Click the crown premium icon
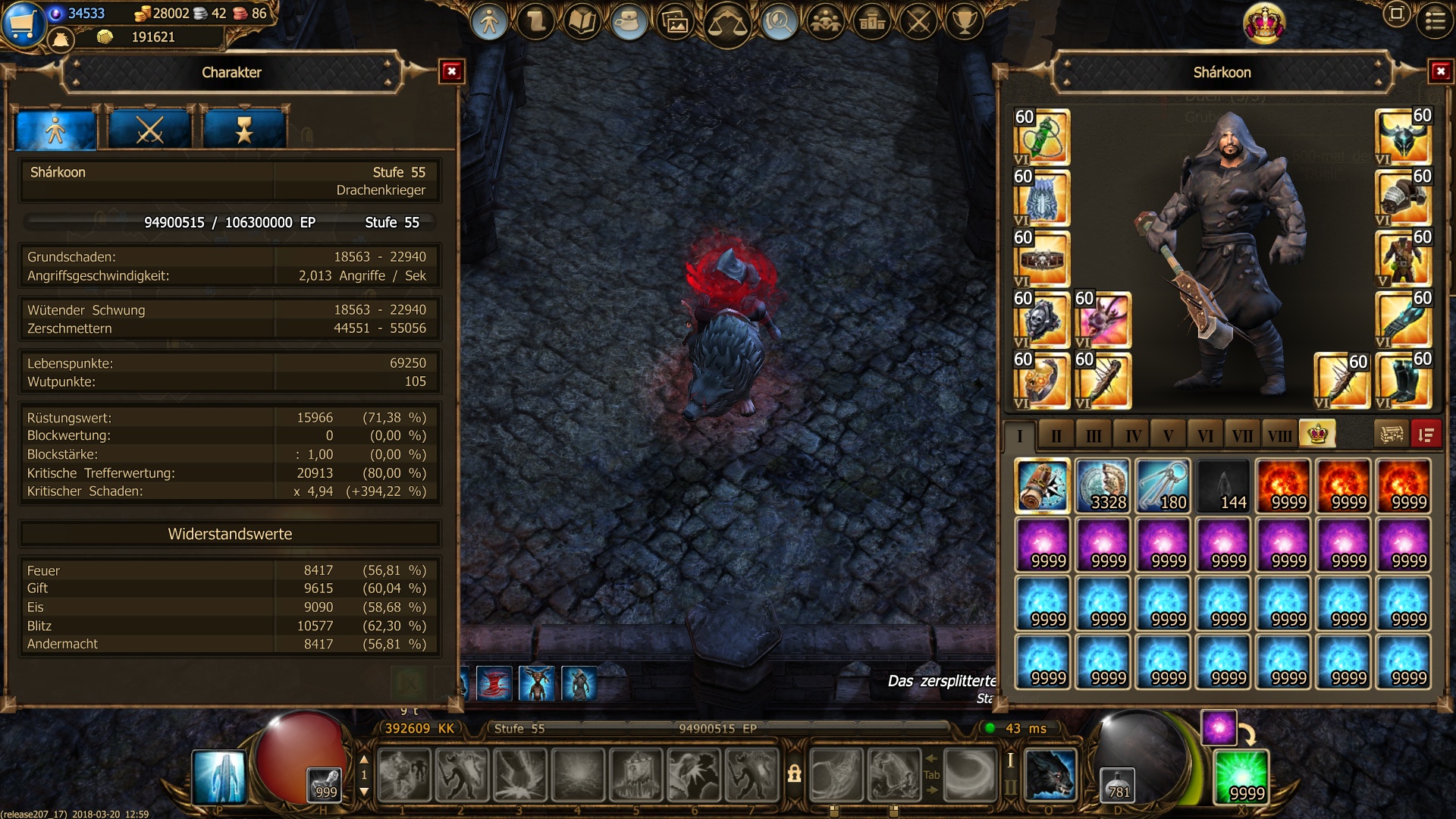This screenshot has width=1456, height=819. pos(1264,23)
